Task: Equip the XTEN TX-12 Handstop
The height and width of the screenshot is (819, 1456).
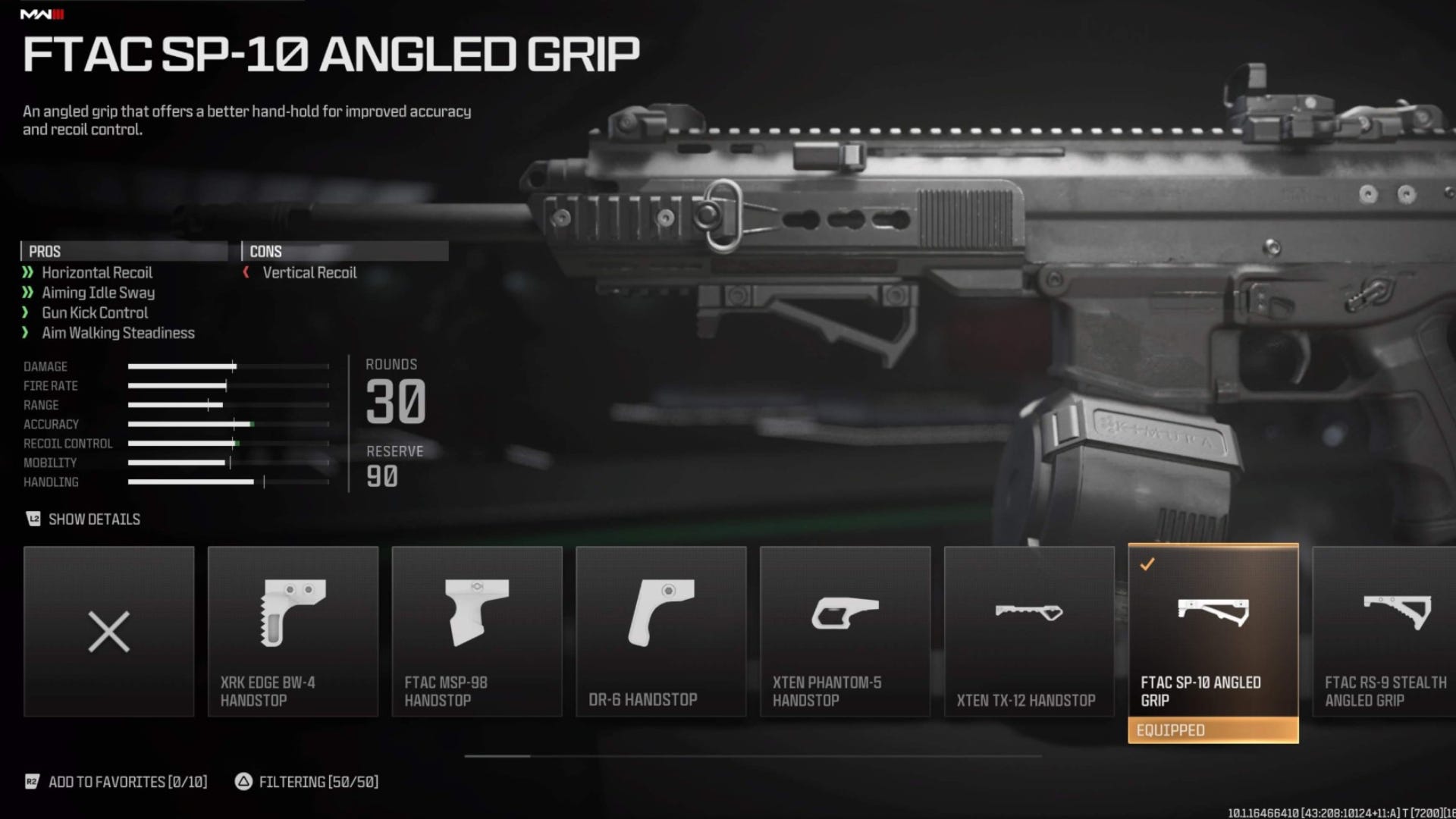Action: [1029, 631]
